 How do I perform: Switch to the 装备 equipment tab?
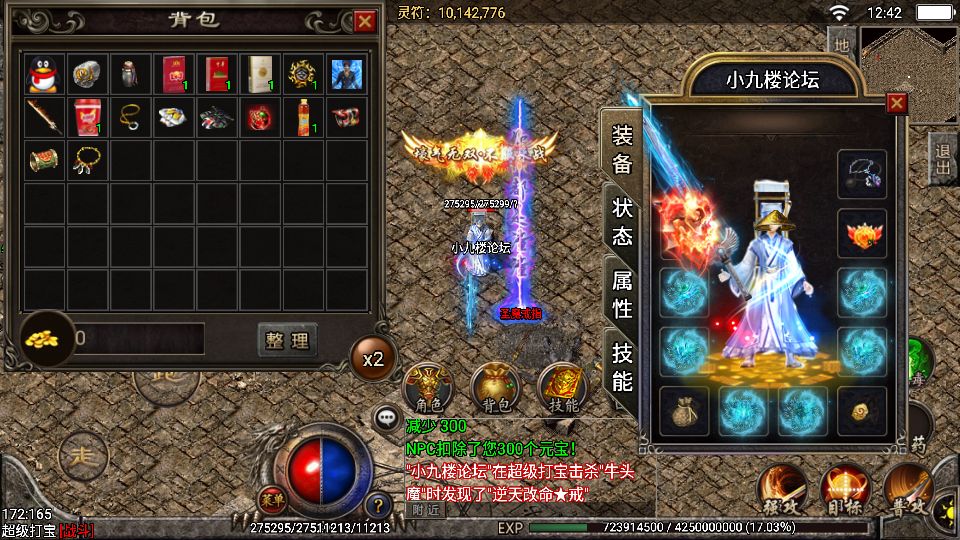pos(622,149)
